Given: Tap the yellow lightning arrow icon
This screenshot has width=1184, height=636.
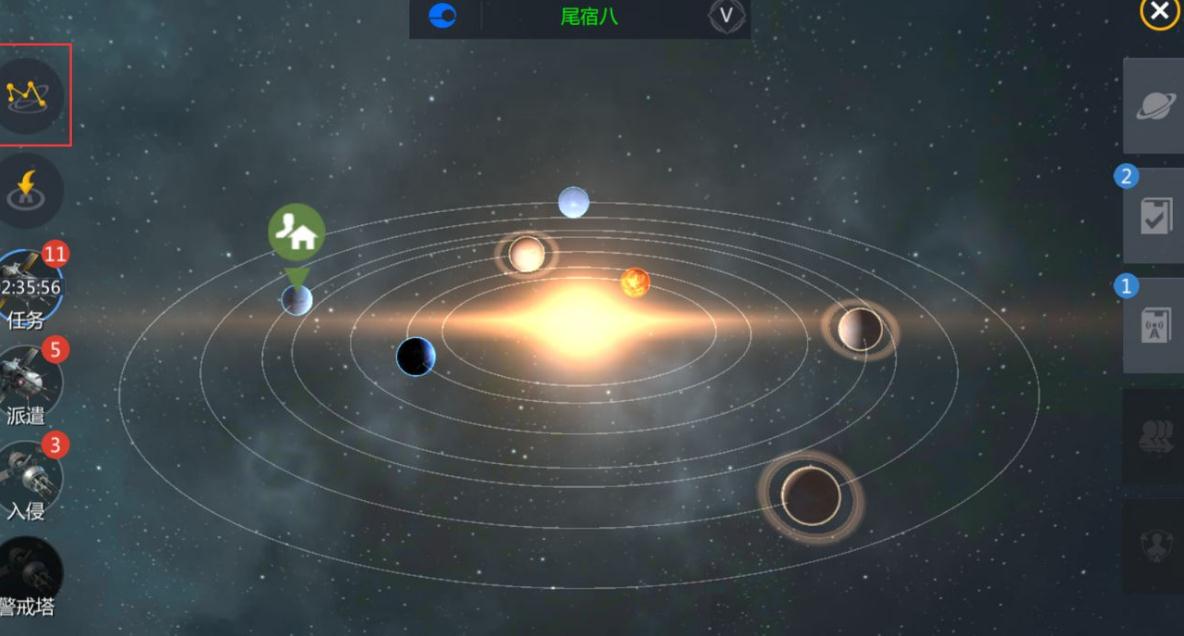Looking at the screenshot, I should pyautogui.click(x=31, y=190).
